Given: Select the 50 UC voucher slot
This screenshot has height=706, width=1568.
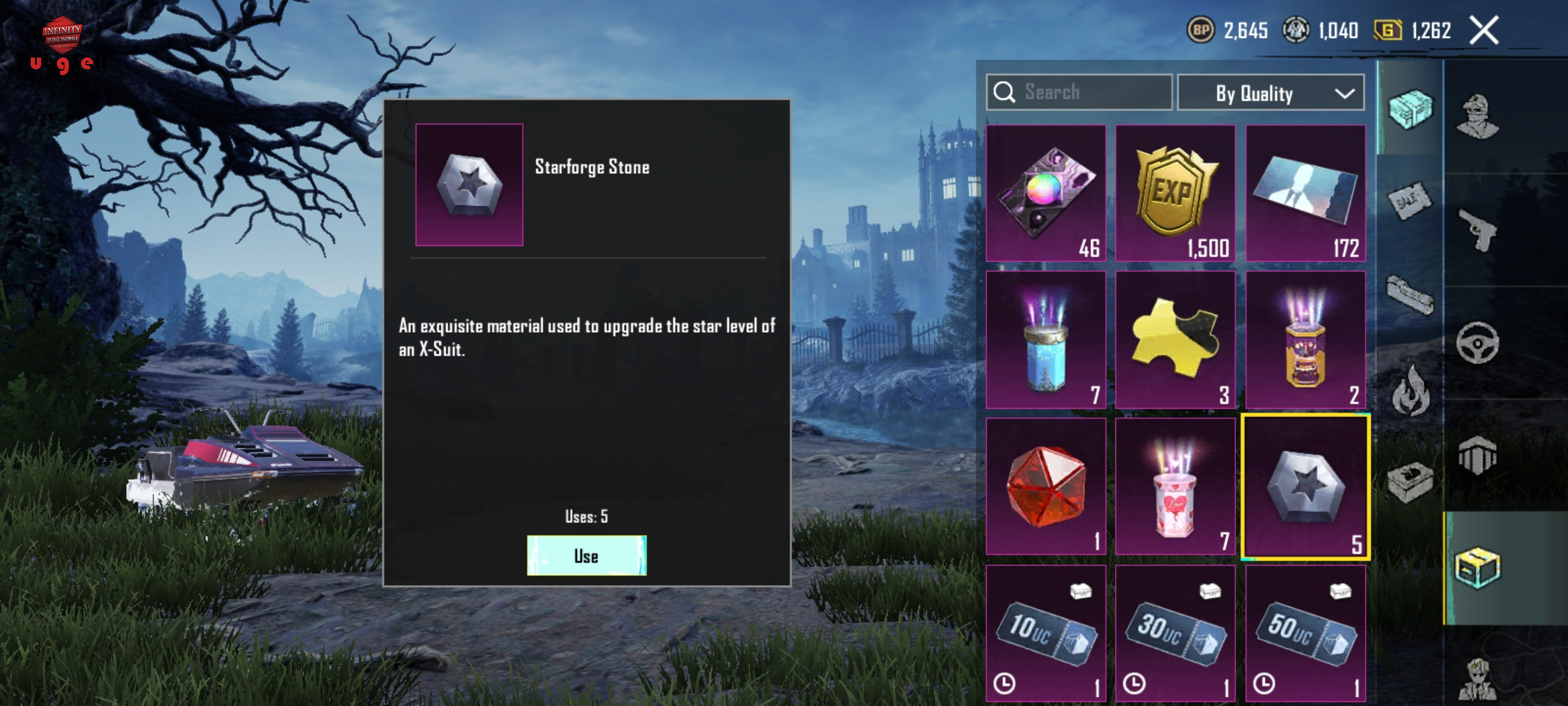Looking at the screenshot, I should (x=1305, y=633).
